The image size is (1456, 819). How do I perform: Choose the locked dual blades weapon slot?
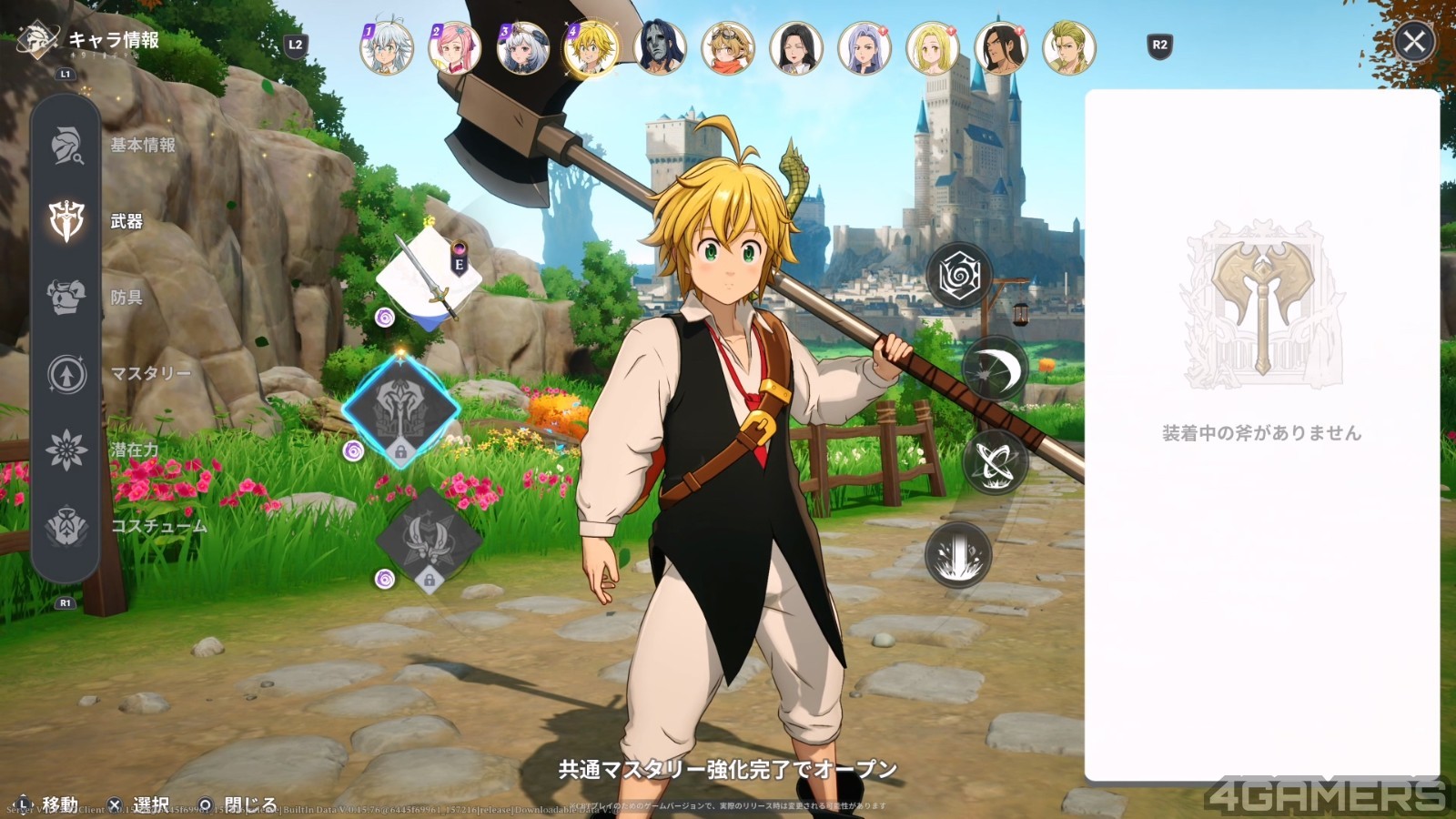coord(428,541)
